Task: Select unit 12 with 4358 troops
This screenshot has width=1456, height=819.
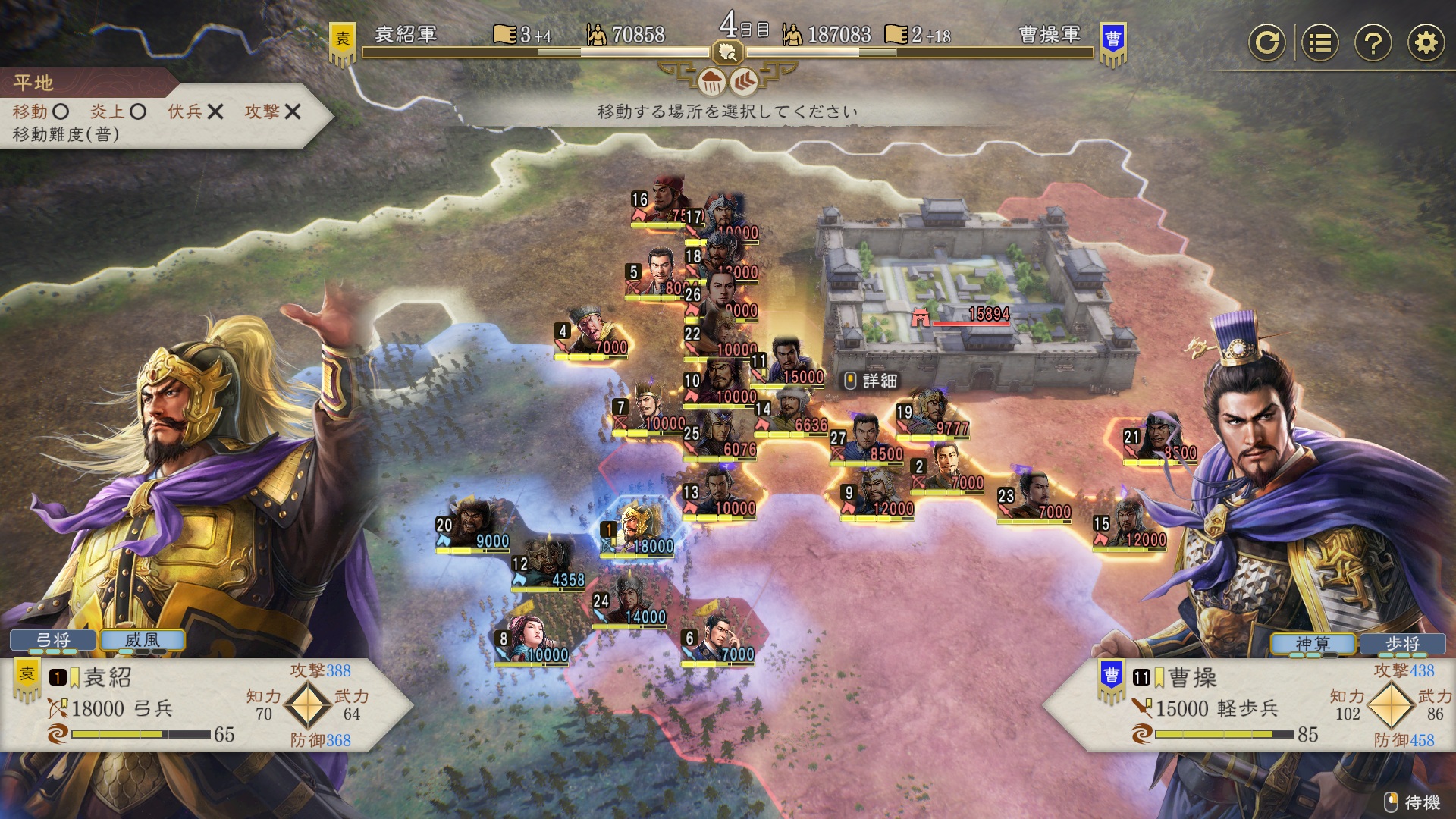Action: click(549, 564)
